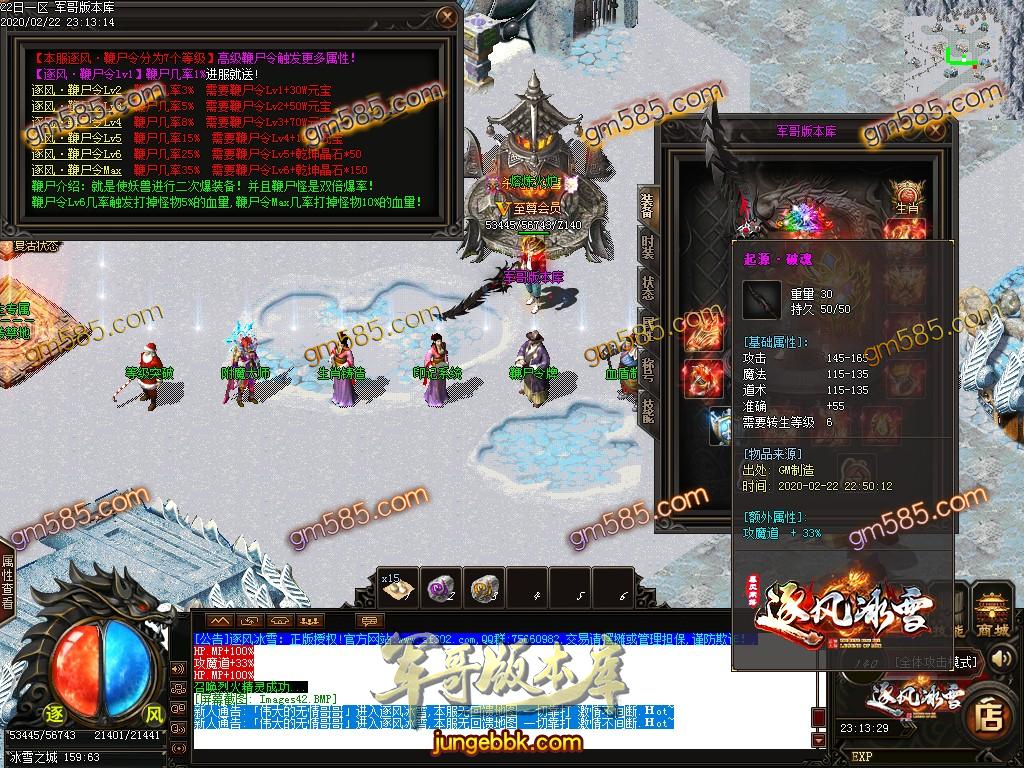
Task: Open the 时装 fashion tab
Action: tap(647, 245)
